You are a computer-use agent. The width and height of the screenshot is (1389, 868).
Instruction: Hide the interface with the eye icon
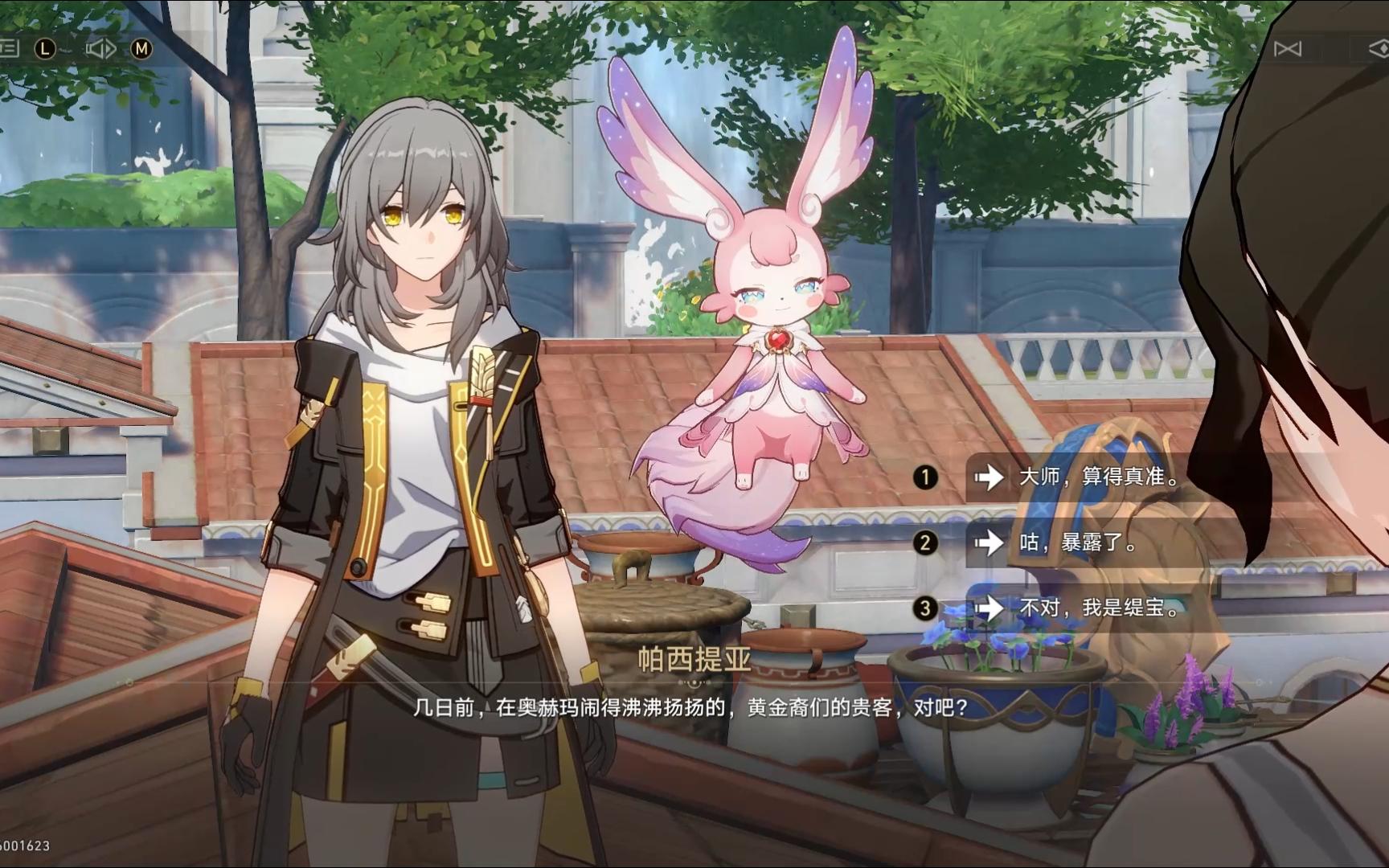[1378, 49]
